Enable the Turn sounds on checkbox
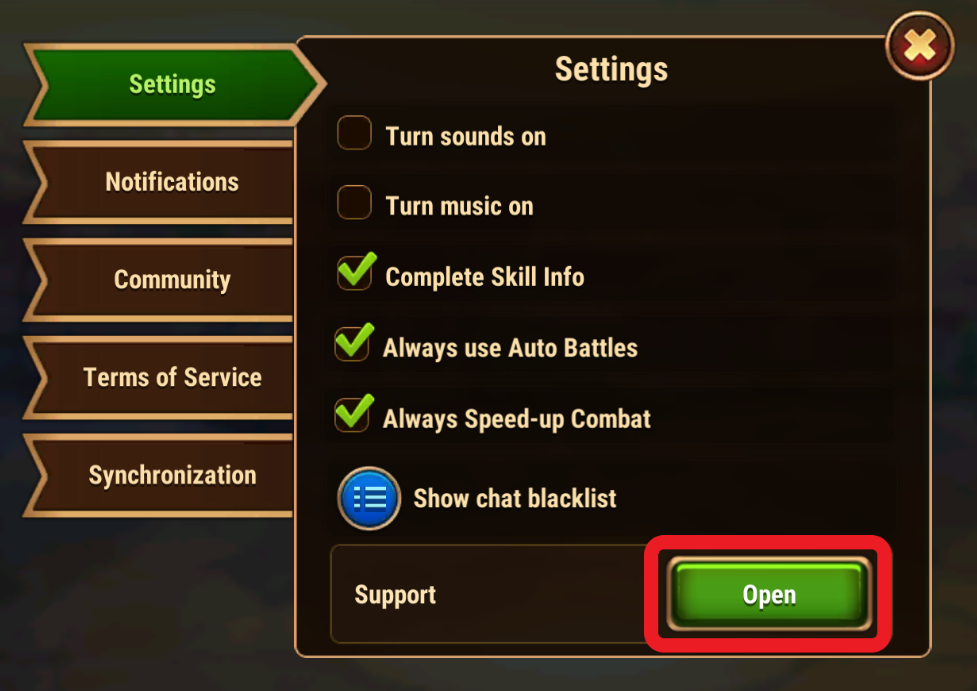 coord(354,133)
